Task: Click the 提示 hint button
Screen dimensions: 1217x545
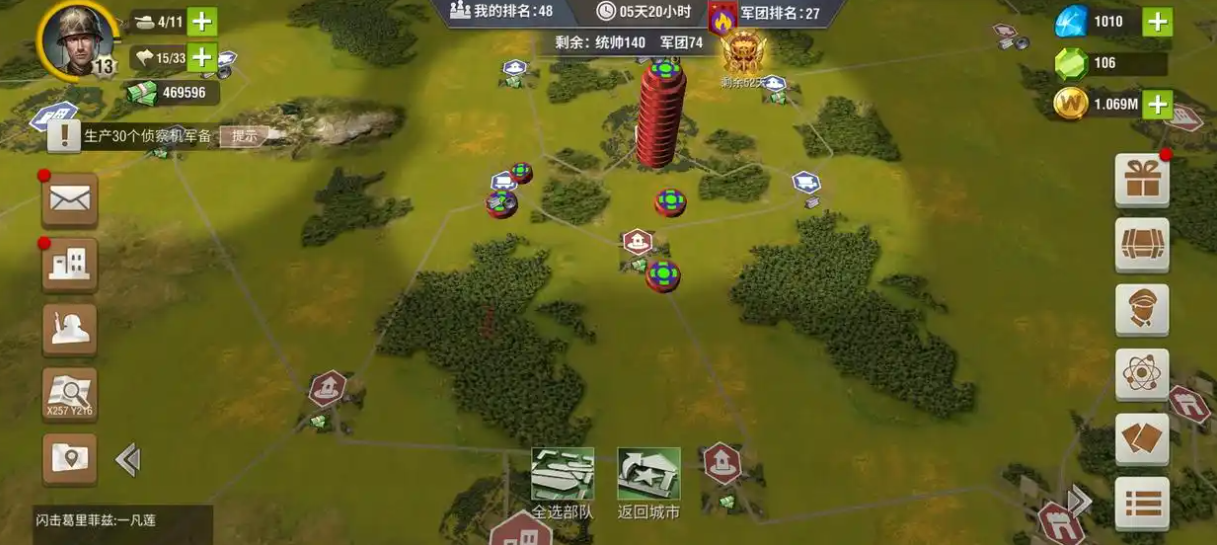Action: [244, 136]
